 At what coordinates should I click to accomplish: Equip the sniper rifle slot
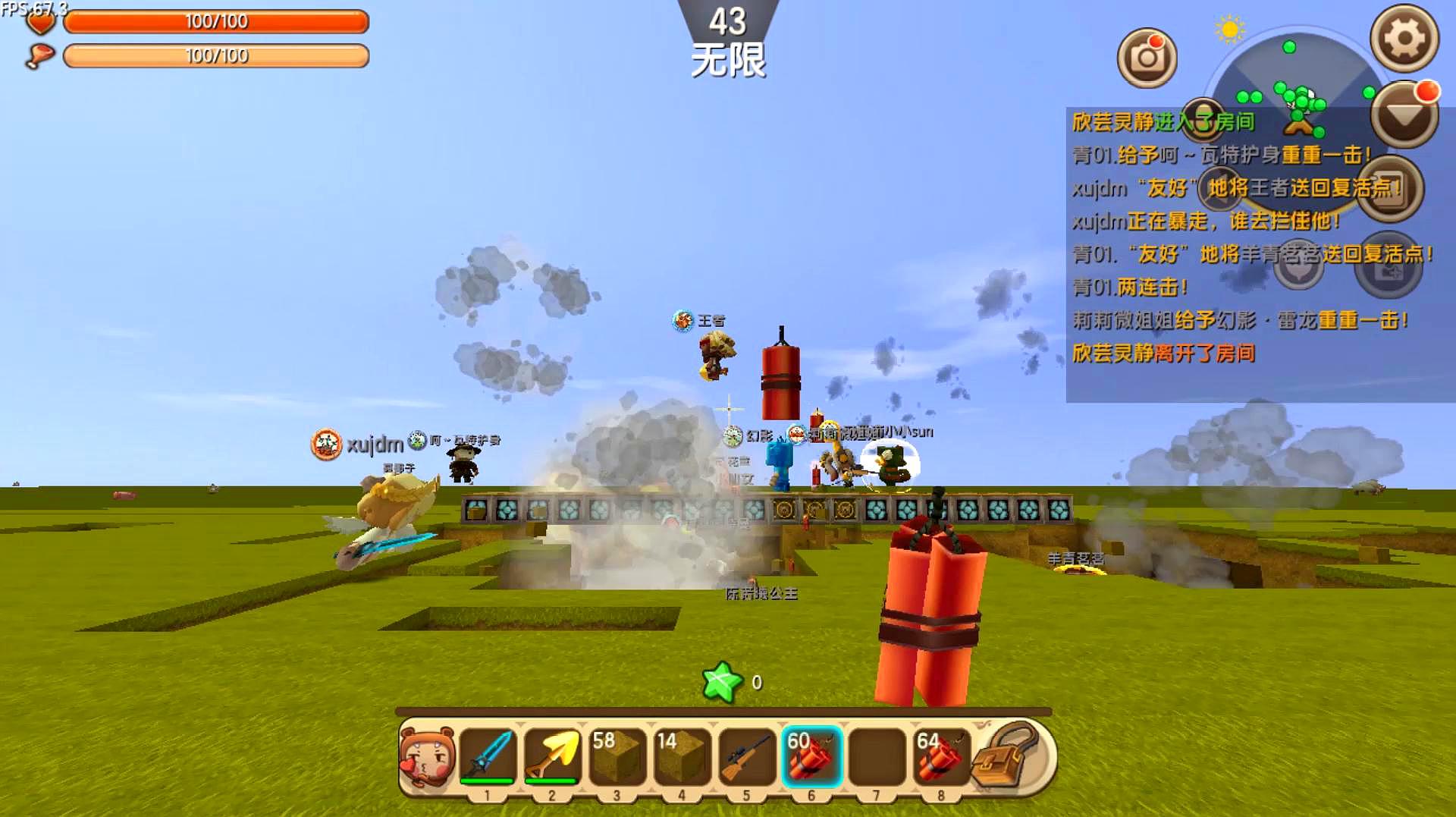(746, 755)
